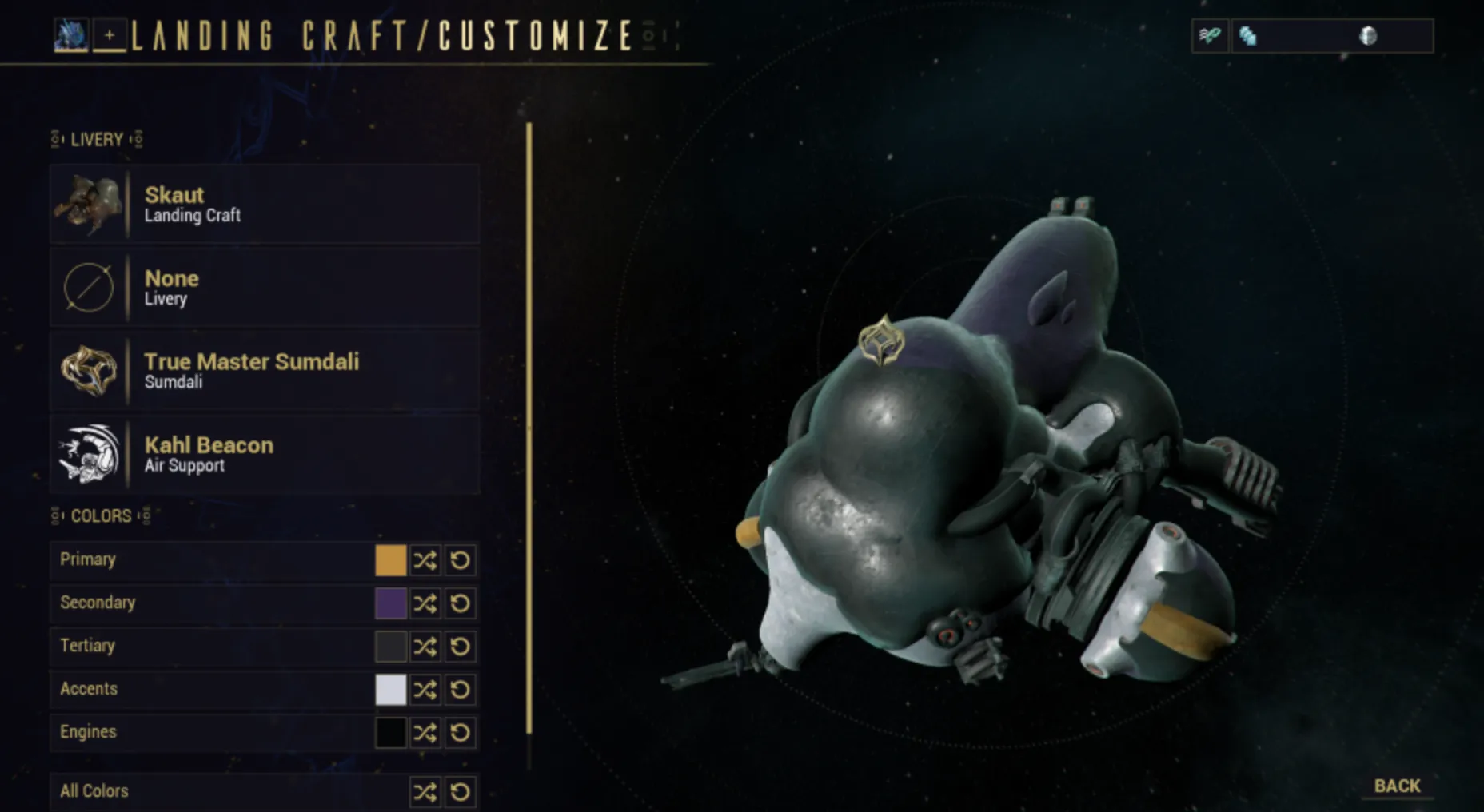The image size is (1484, 812).
Task: Open the purple Secondary color swatch
Action: pos(390,603)
